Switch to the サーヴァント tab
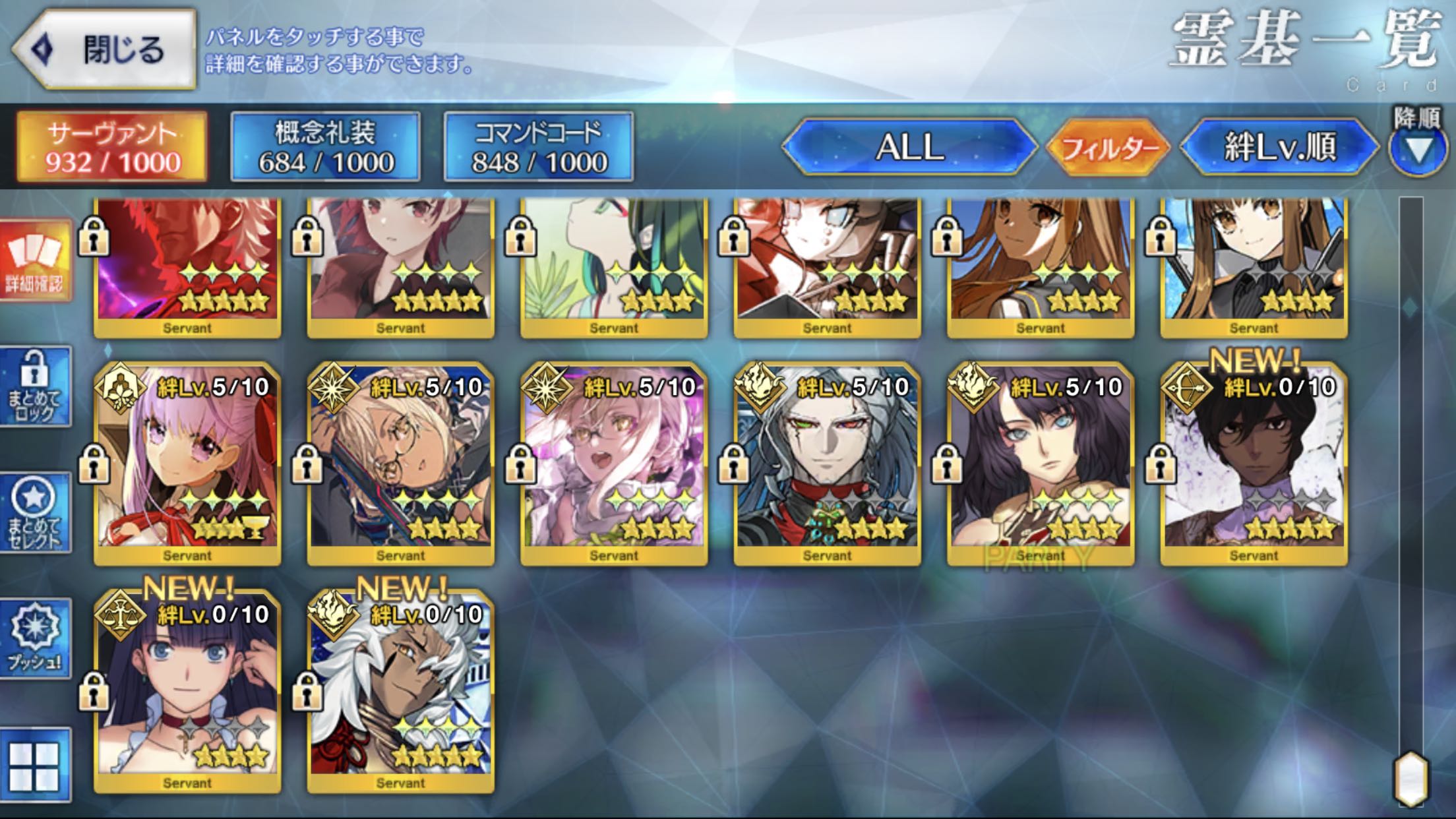The image size is (1456, 819). [112, 147]
